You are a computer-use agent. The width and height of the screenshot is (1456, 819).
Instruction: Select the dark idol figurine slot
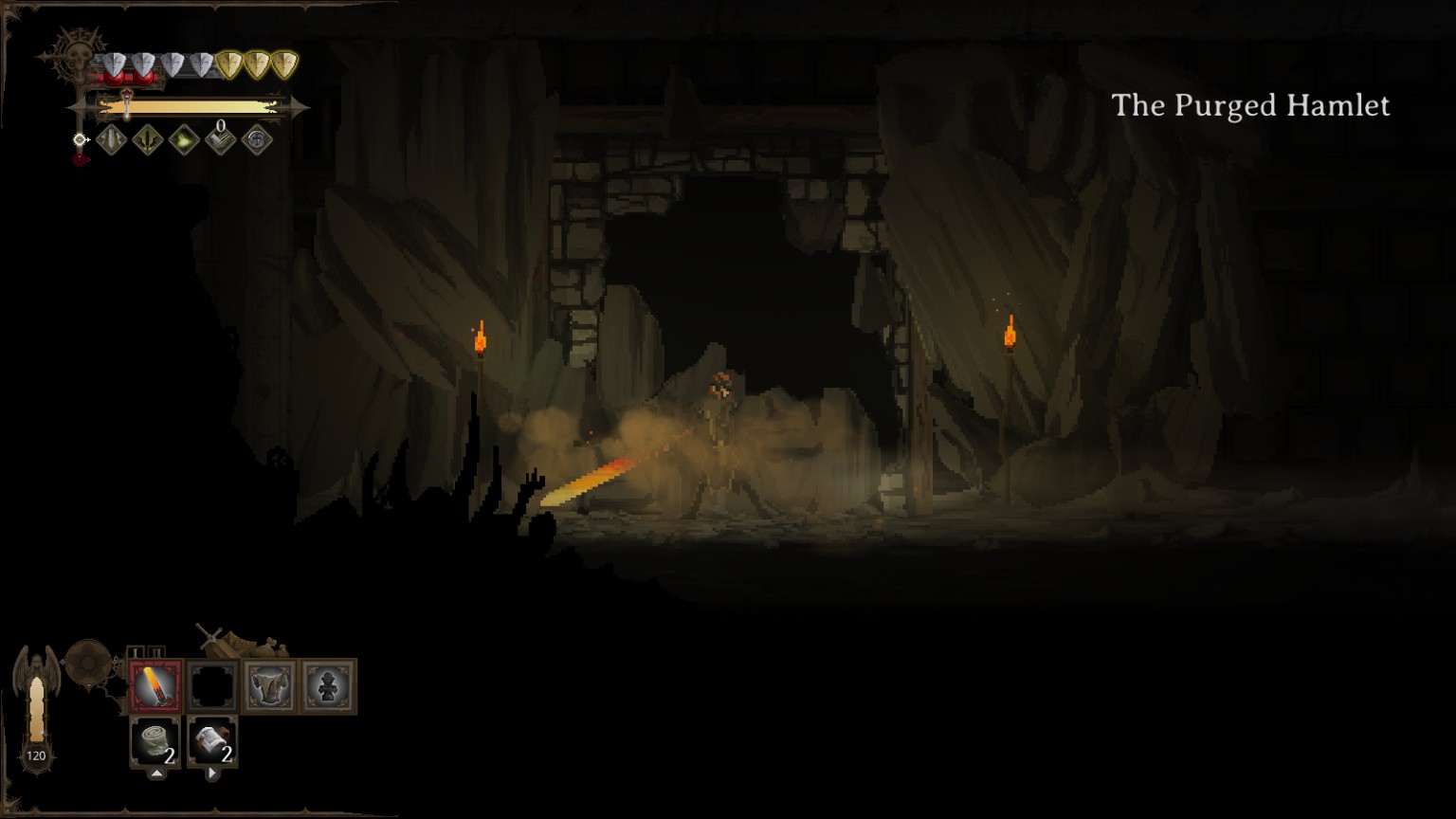tap(328, 686)
